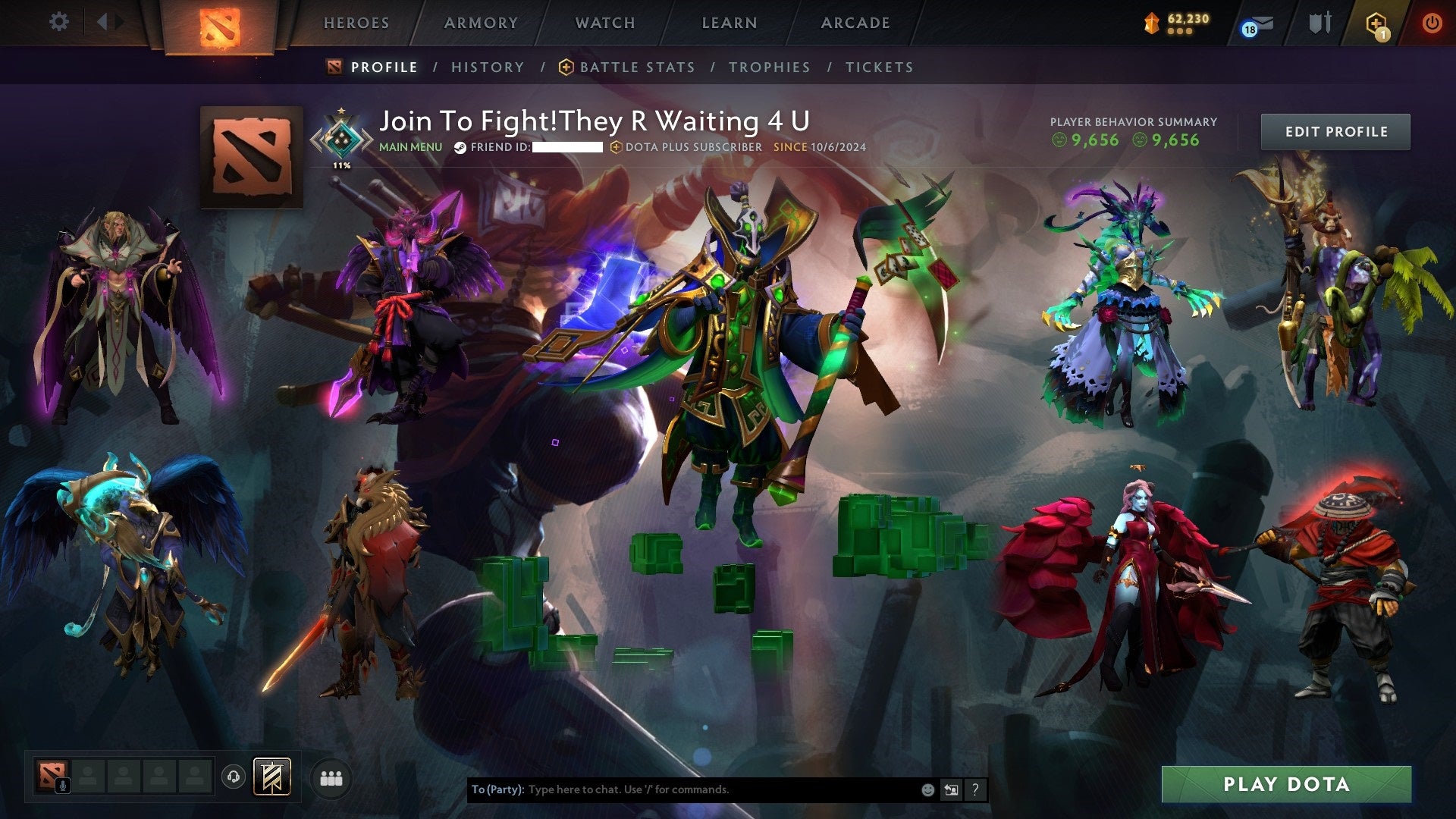
Task: Switch to the BATTLE STATS tab
Action: tap(637, 67)
